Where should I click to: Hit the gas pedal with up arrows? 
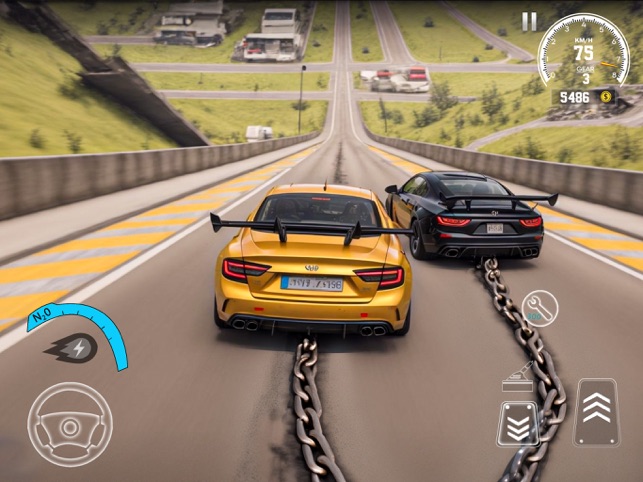pos(595,411)
